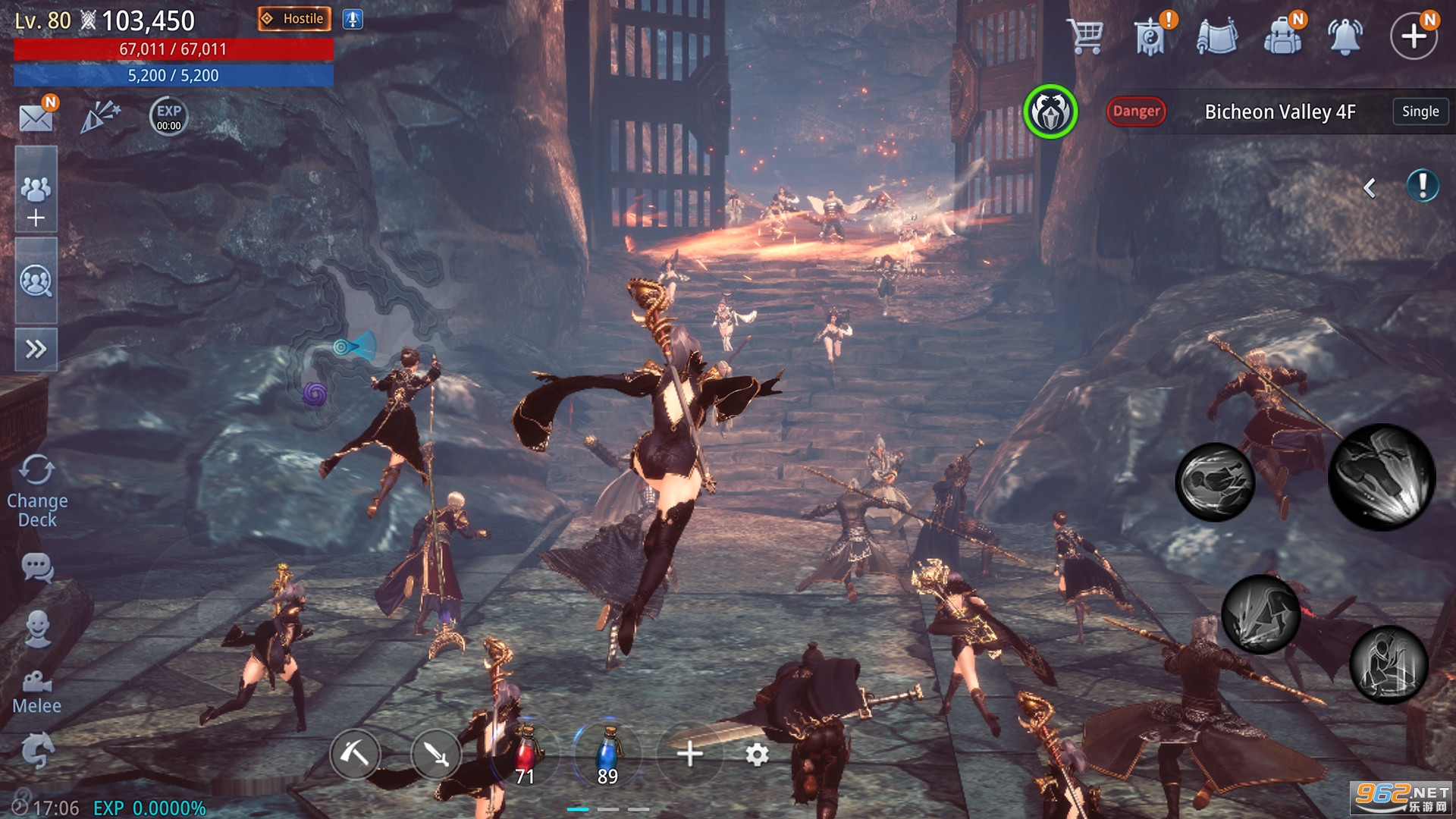Click Change Deck button
The height and width of the screenshot is (819, 1456).
click(36, 491)
